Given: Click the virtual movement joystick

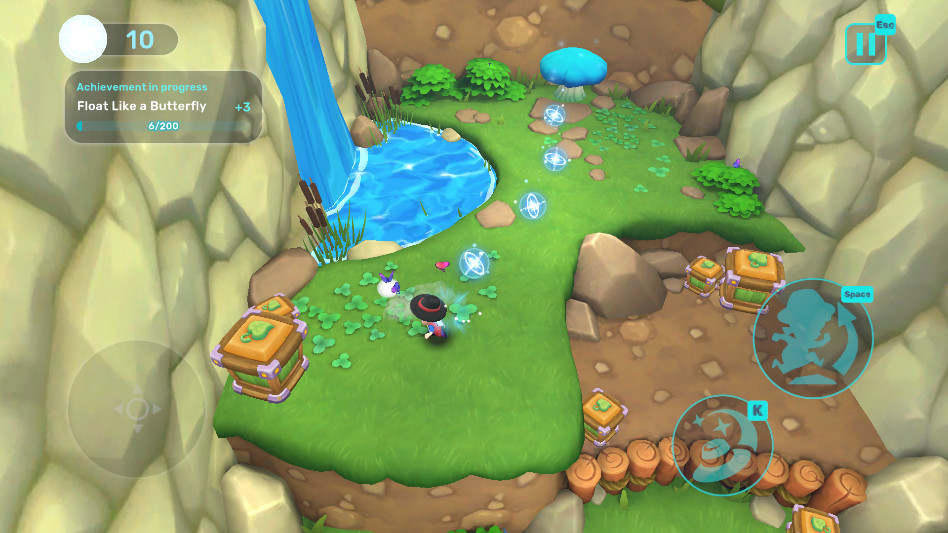Looking at the screenshot, I should point(137,408).
